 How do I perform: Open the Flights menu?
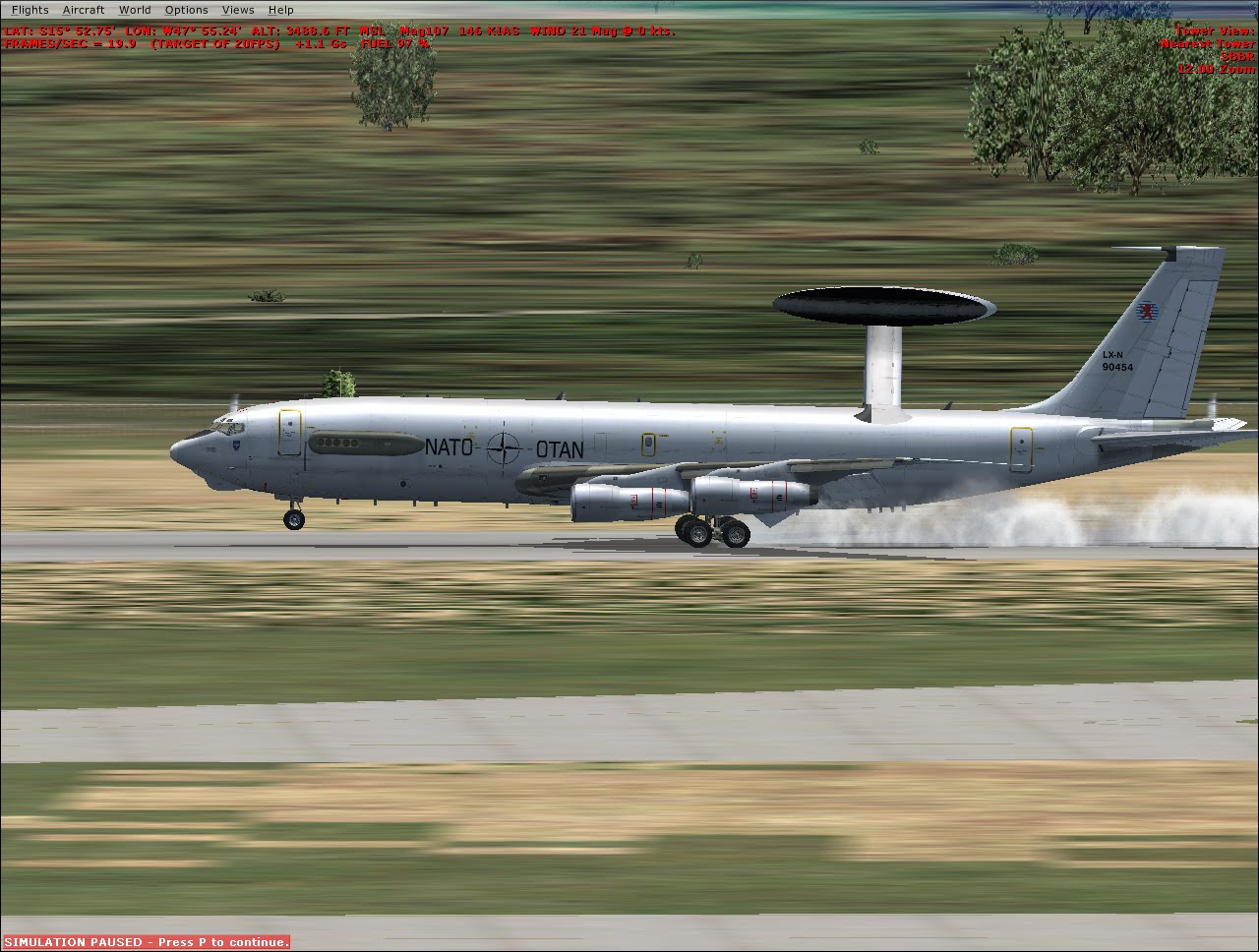point(30,9)
